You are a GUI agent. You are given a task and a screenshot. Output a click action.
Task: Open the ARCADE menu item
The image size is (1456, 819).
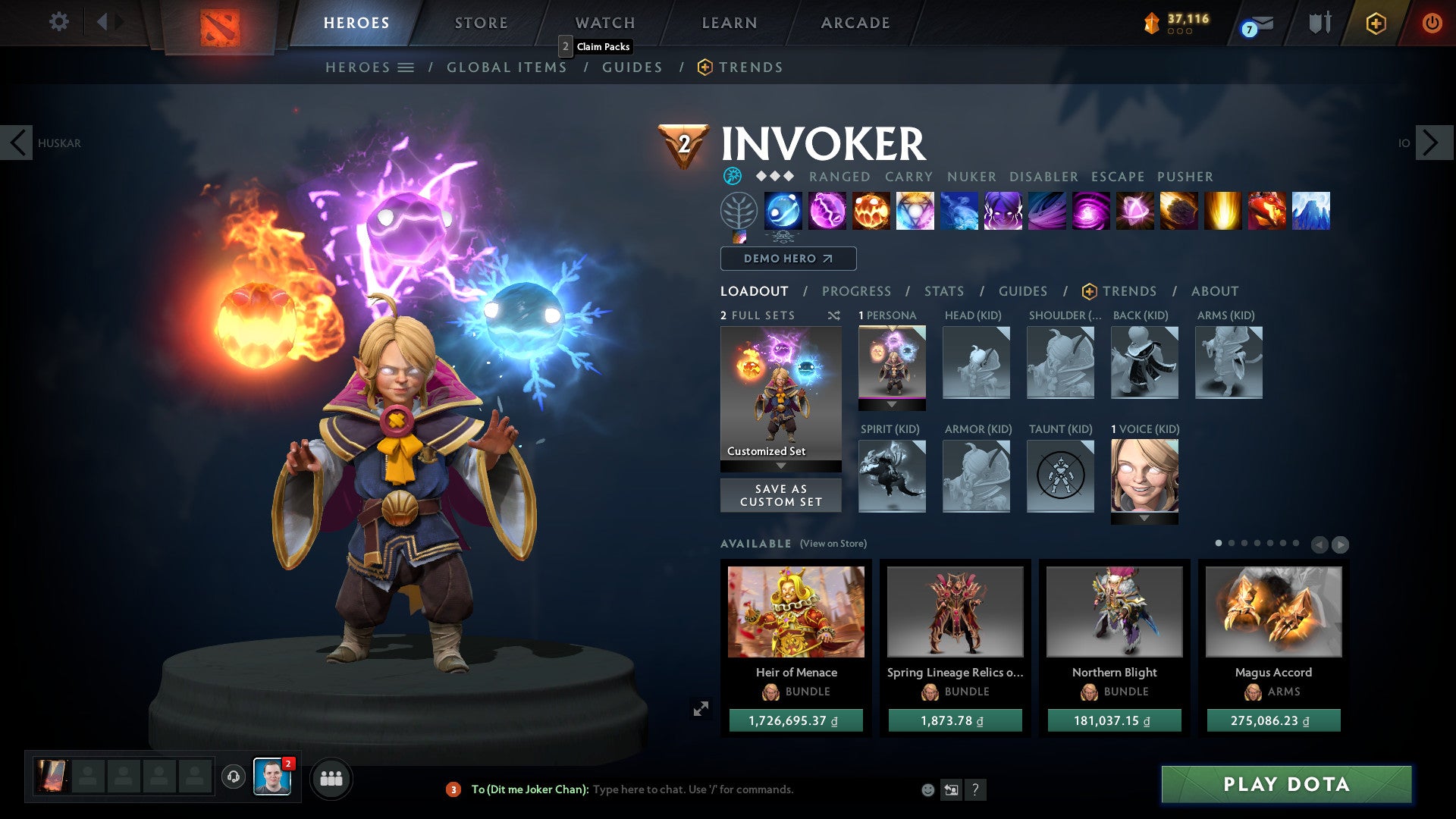click(x=854, y=23)
